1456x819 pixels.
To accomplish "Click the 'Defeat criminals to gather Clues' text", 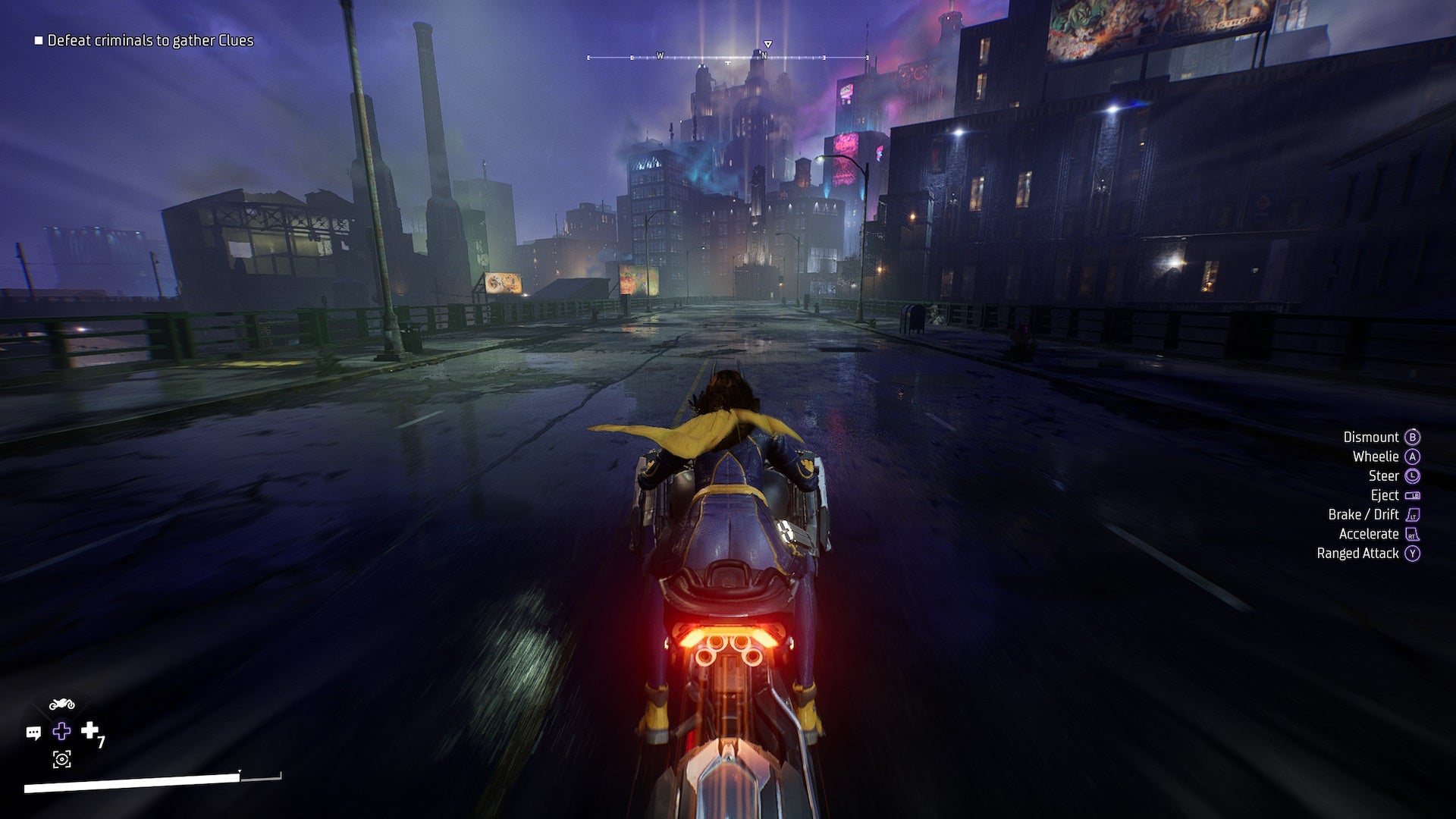I will pyautogui.click(x=150, y=42).
